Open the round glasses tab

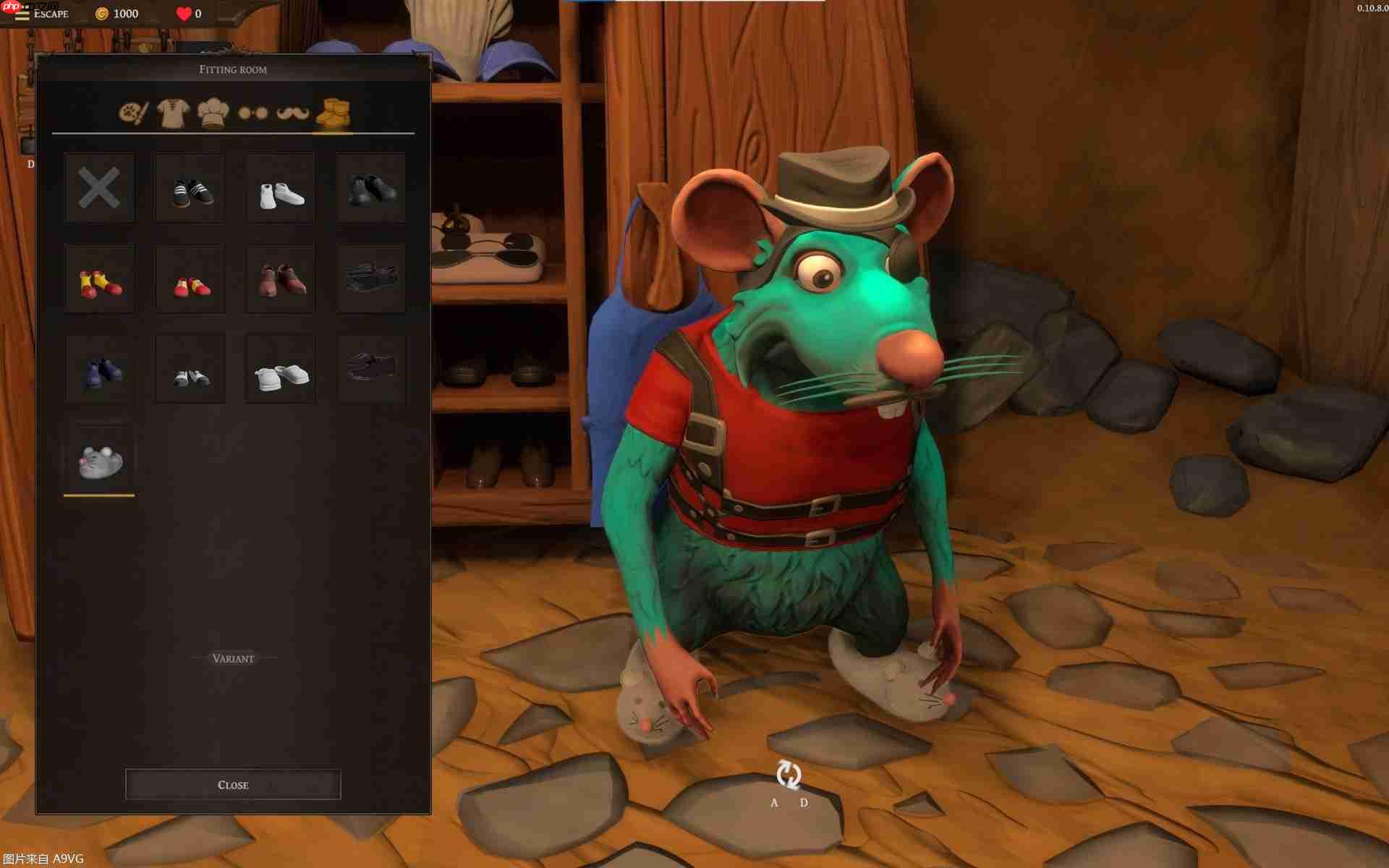click(x=253, y=114)
